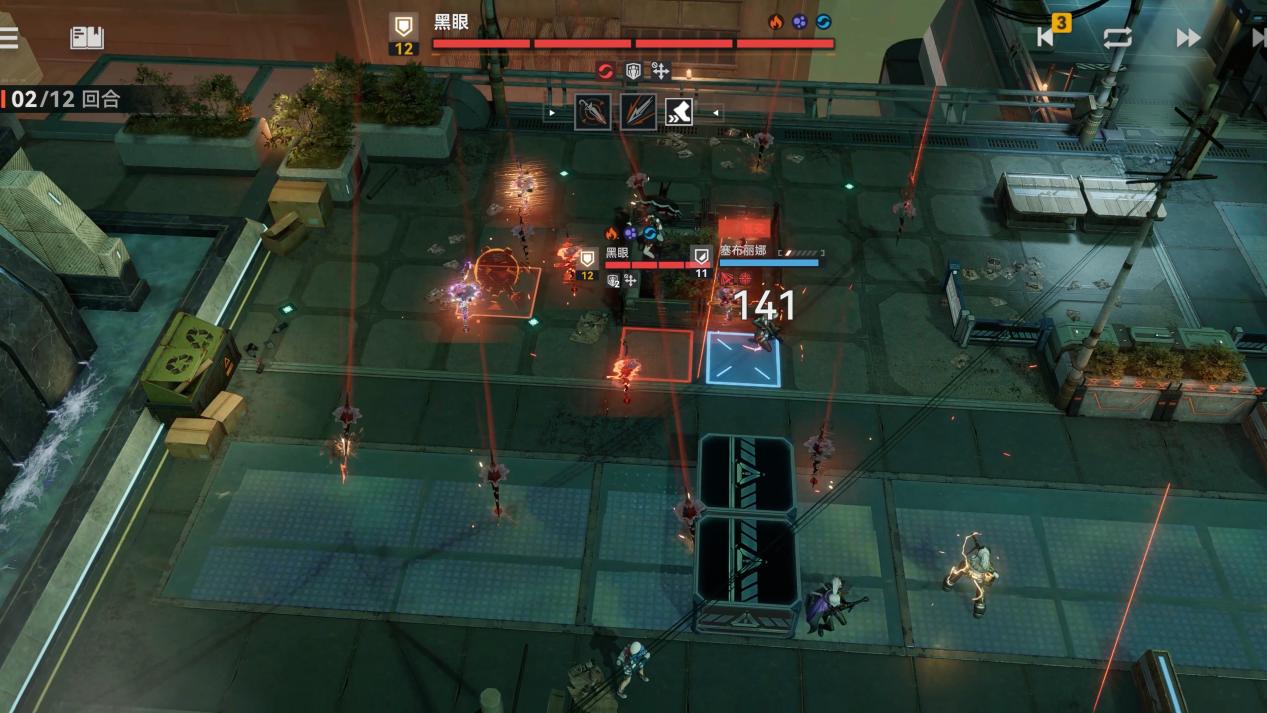Image resolution: width=1267 pixels, height=713 pixels.
Task: Click the left arrow beside the skill bar
Action: tap(552, 113)
